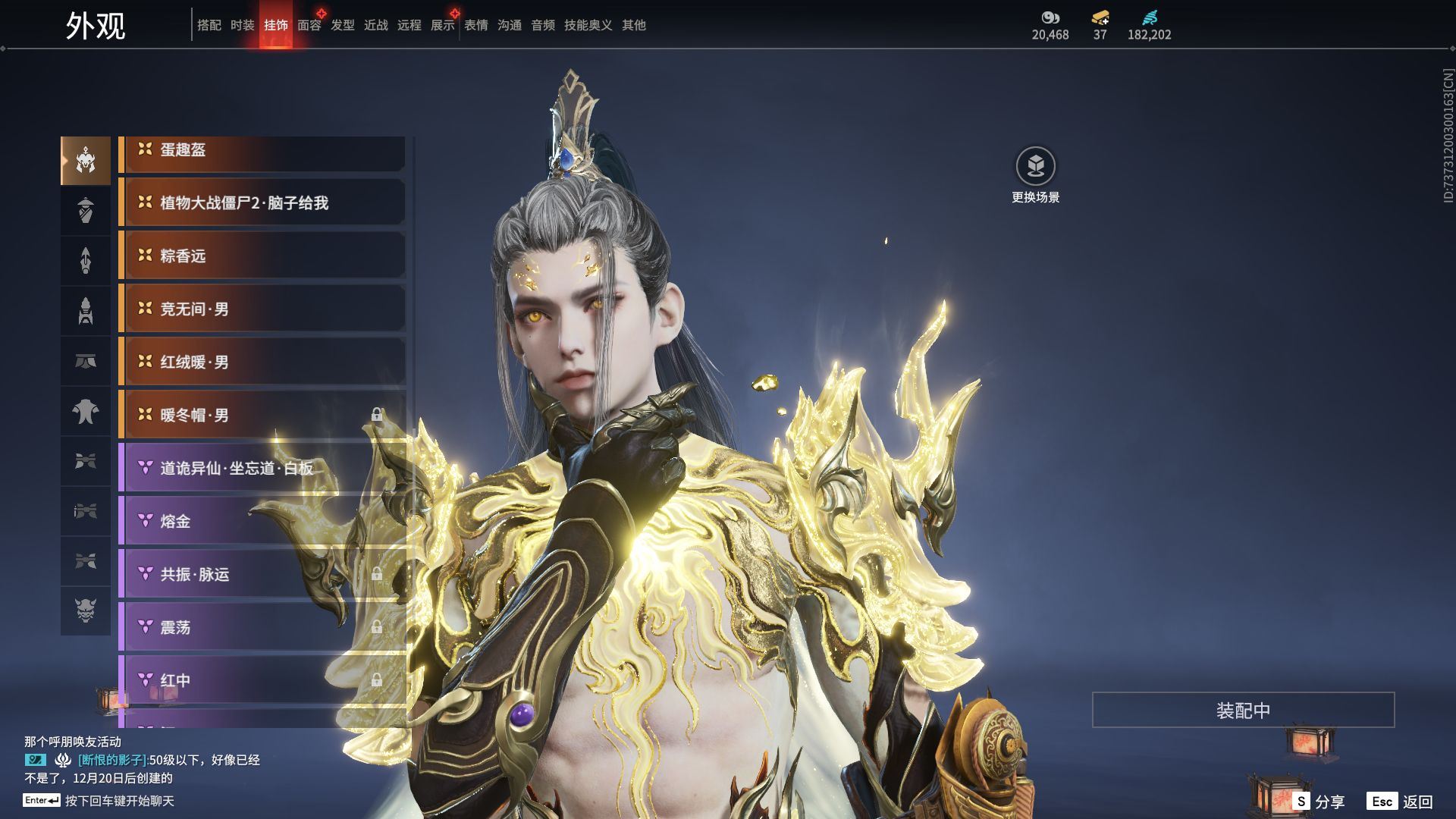Pick the 竞无间·男 accessory row

[262, 309]
